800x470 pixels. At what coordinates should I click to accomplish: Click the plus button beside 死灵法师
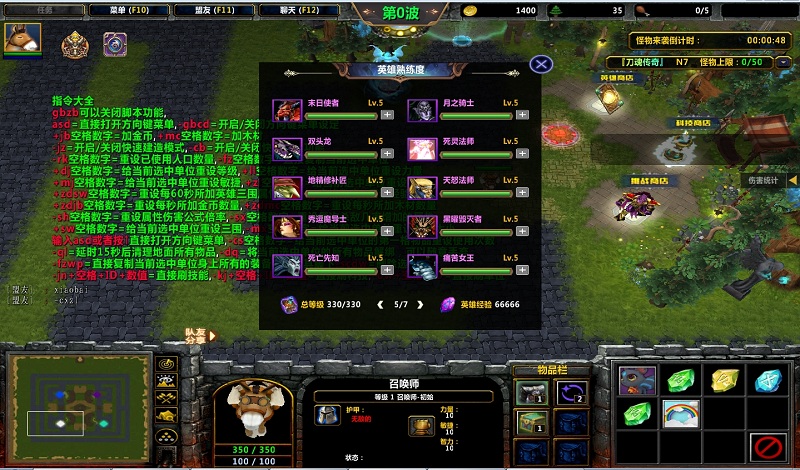(523, 154)
